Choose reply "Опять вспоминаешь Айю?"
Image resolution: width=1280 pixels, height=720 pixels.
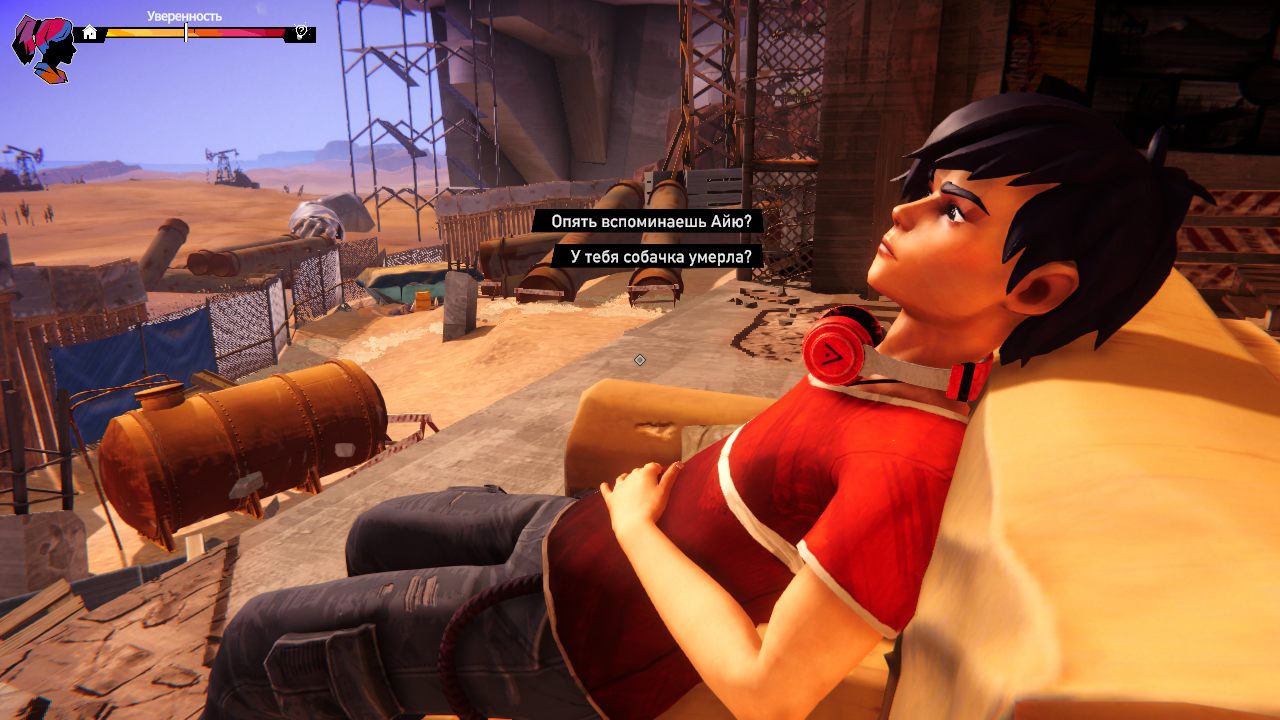click(x=650, y=222)
